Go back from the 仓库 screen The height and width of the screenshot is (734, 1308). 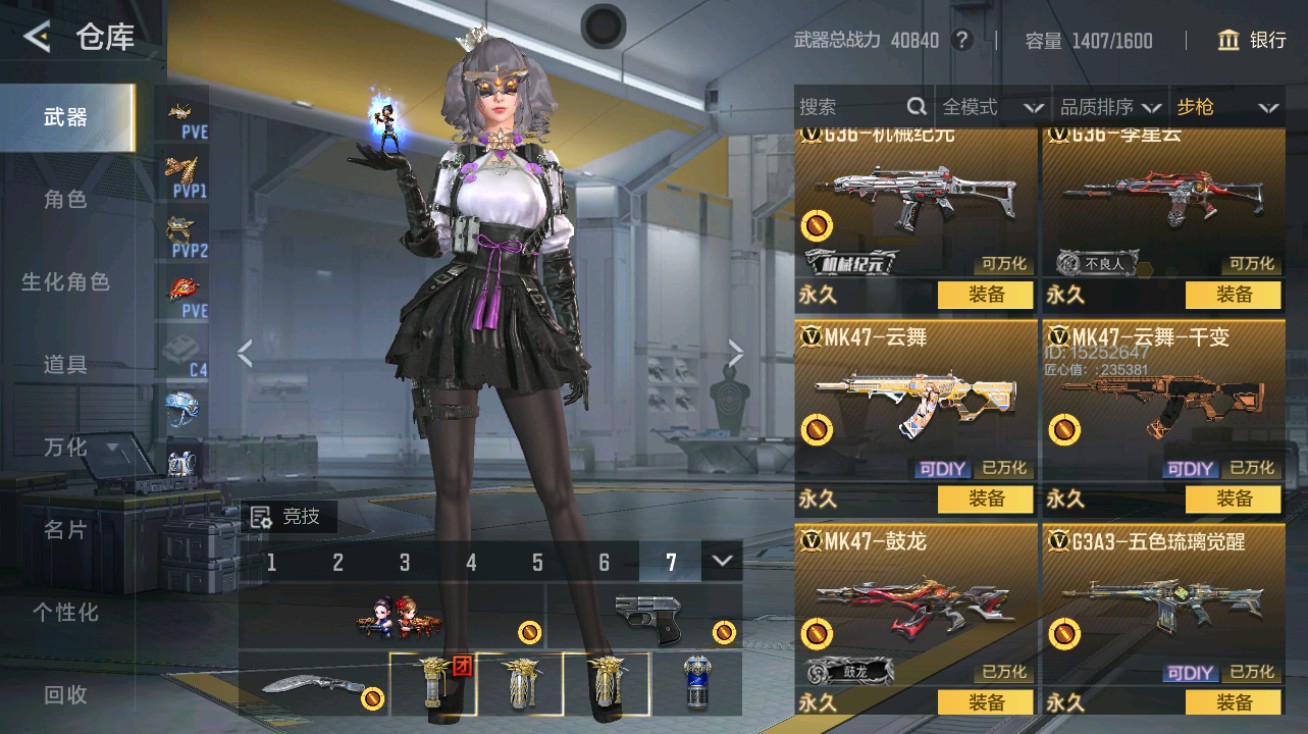click(x=37, y=38)
